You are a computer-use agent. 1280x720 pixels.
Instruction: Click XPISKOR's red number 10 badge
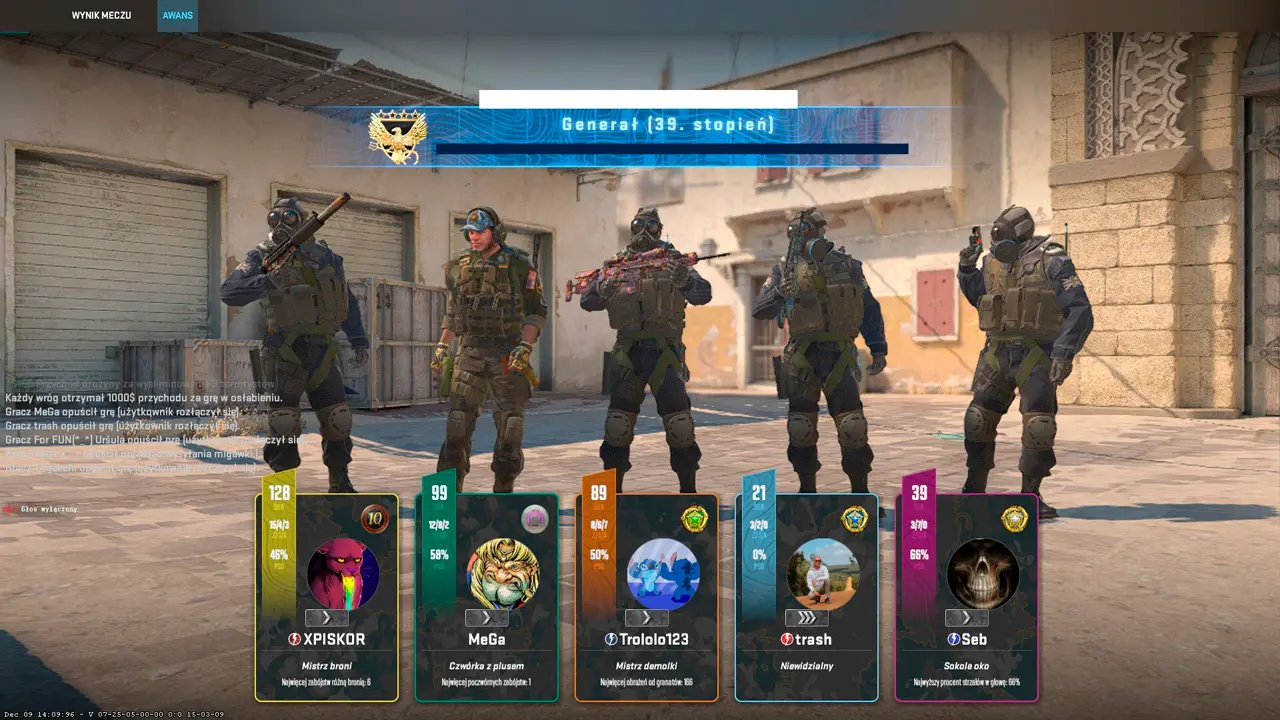pos(375,519)
